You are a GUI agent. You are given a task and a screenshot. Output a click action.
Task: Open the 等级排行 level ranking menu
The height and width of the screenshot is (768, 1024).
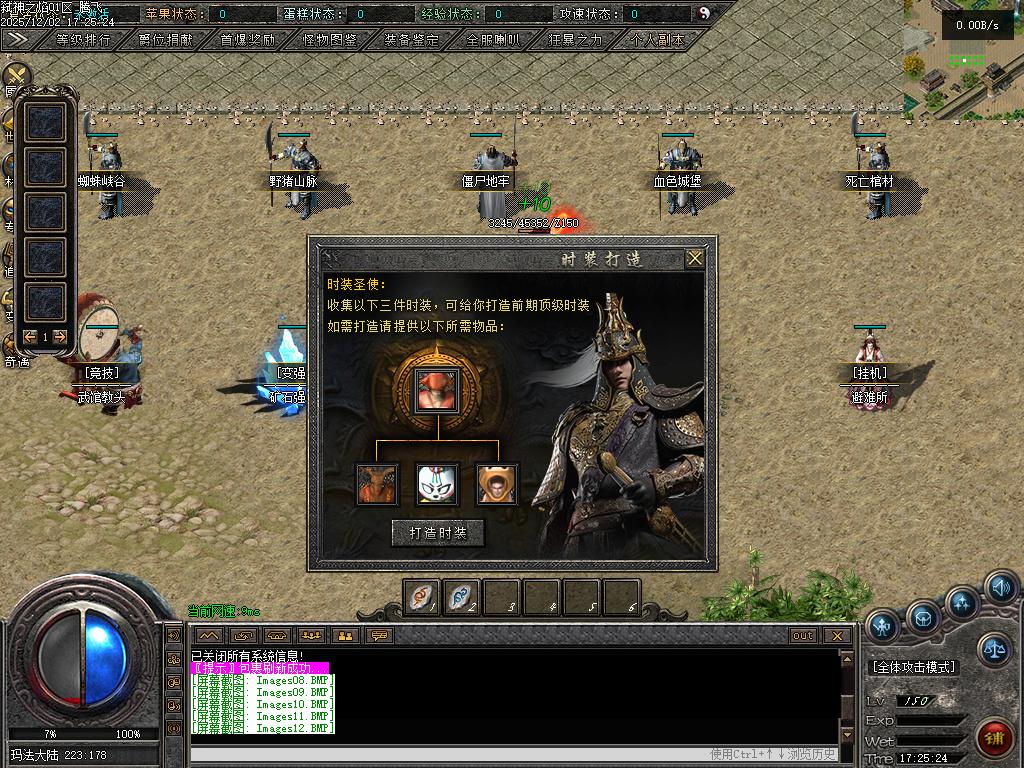click(x=83, y=41)
